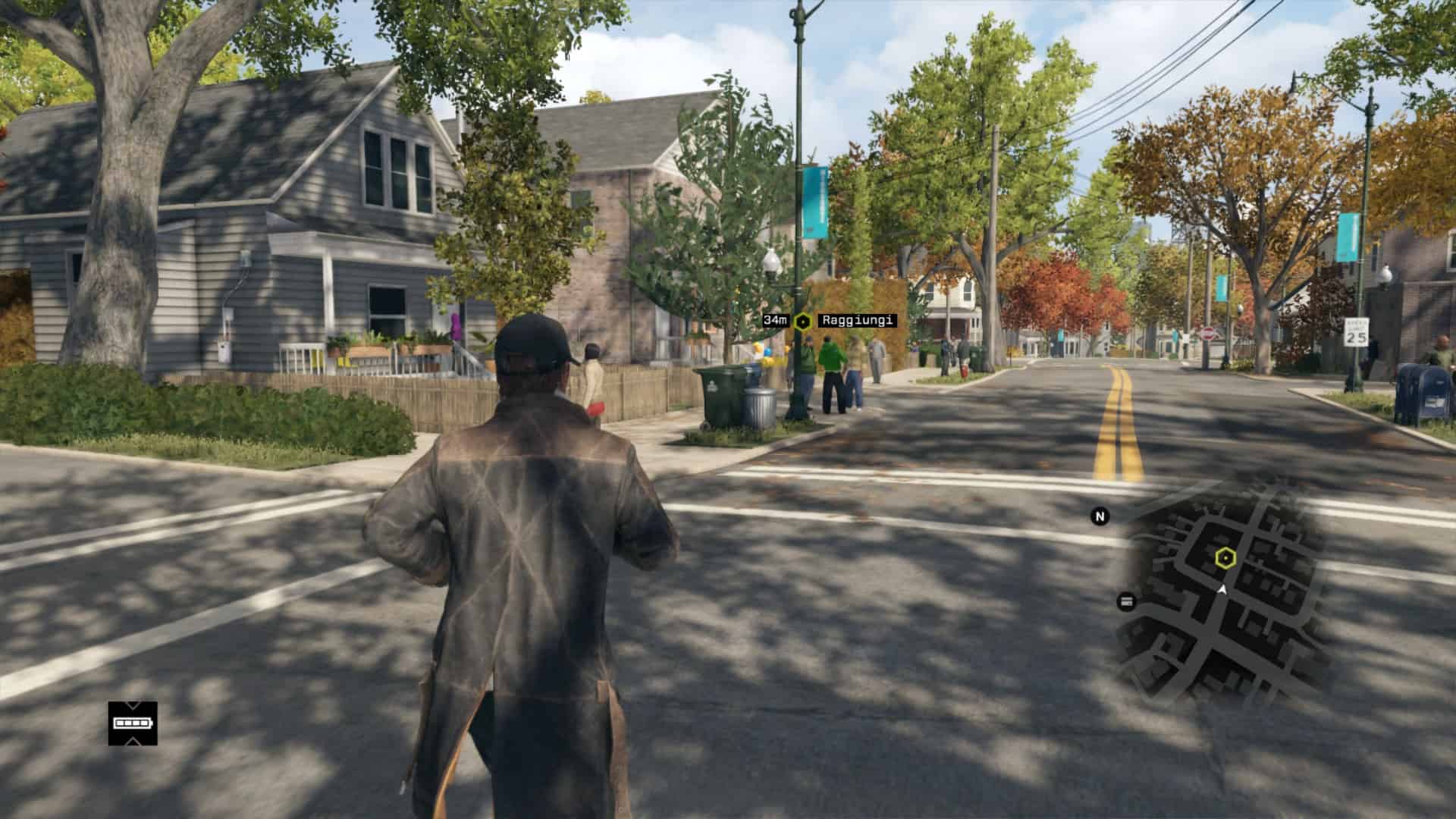Screen dimensions: 1456x819
Task: Select the yellow hexagon objective on minimap
Action: (1225, 559)
